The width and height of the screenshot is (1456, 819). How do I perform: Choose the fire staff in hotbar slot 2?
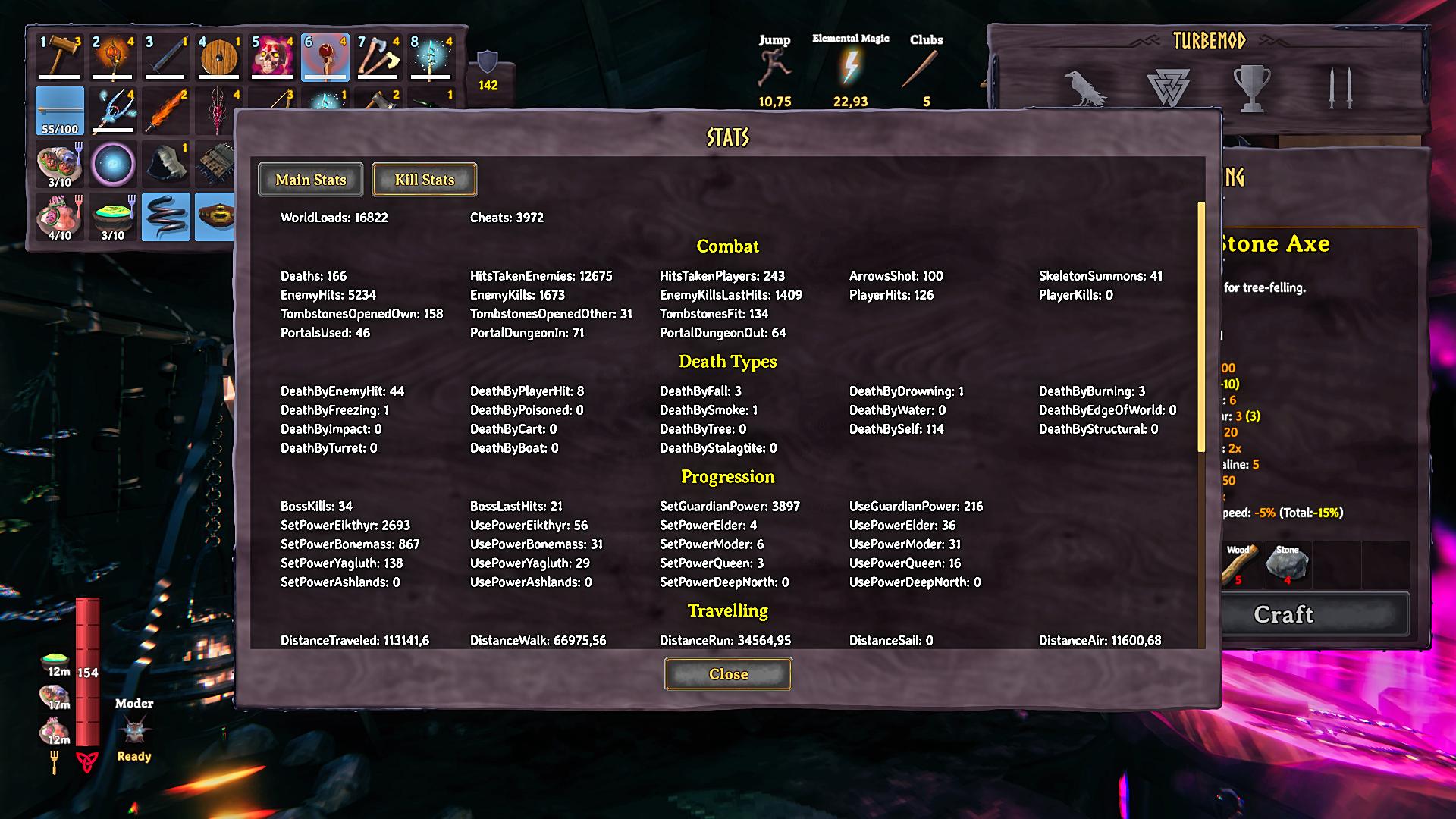pos(113,57)
